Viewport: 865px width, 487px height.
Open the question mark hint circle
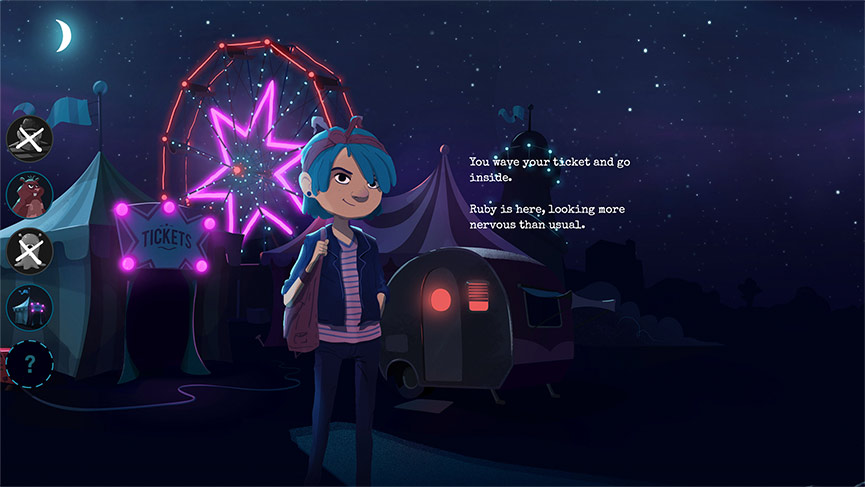coord(29,363)
